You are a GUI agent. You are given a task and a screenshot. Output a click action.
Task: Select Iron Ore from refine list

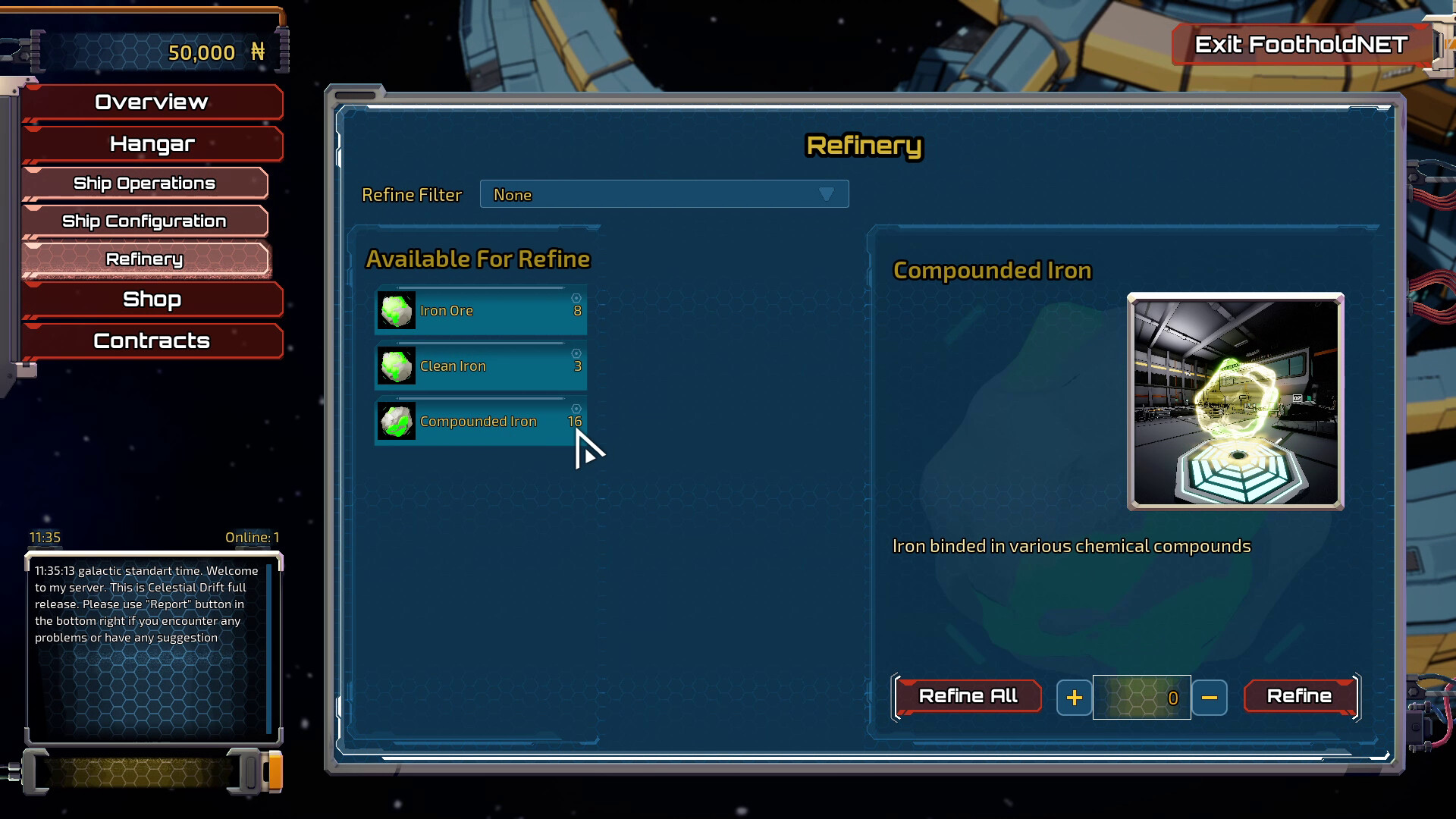pyautogui.click(x=481, y=311)
